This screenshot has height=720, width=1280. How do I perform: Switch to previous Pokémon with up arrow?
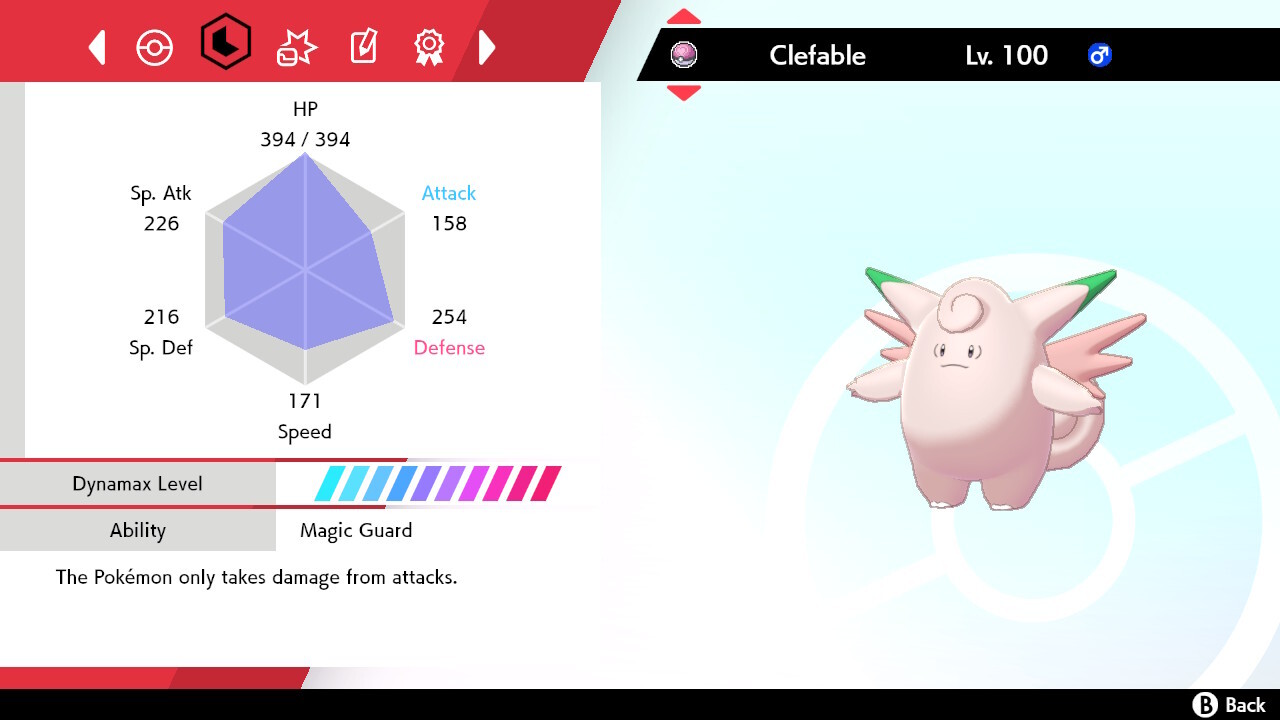[684, 17]
